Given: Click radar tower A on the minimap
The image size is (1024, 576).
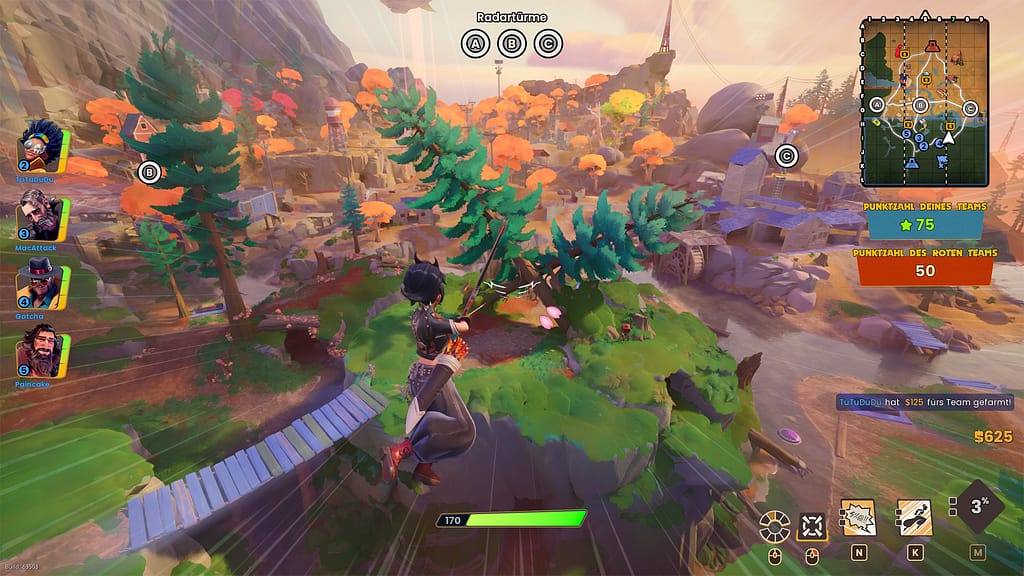Looking at the screenshot, I should point(878,105).
